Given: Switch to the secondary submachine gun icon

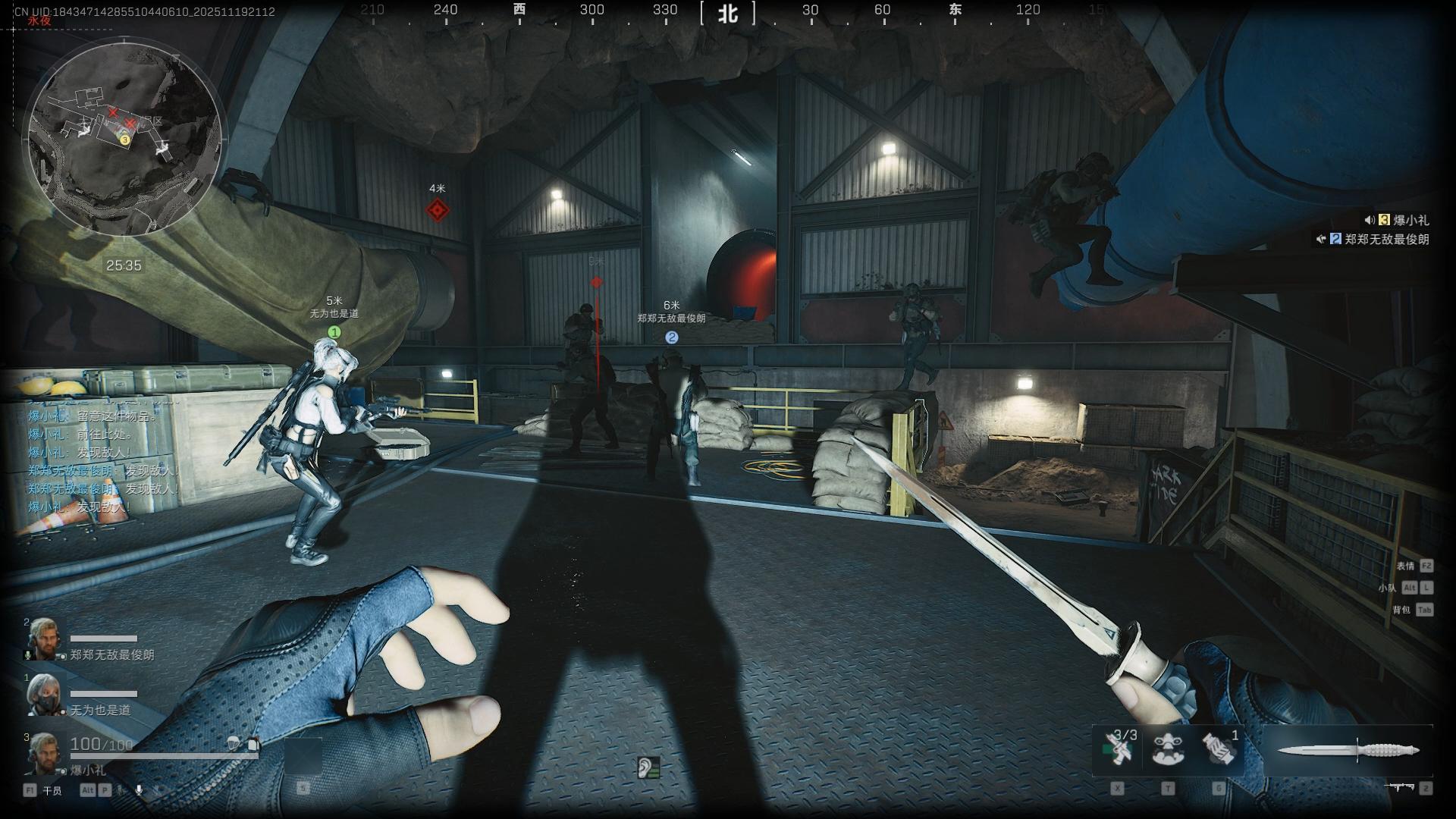Looking at the screenshot, I should [x=1401, y=788].
